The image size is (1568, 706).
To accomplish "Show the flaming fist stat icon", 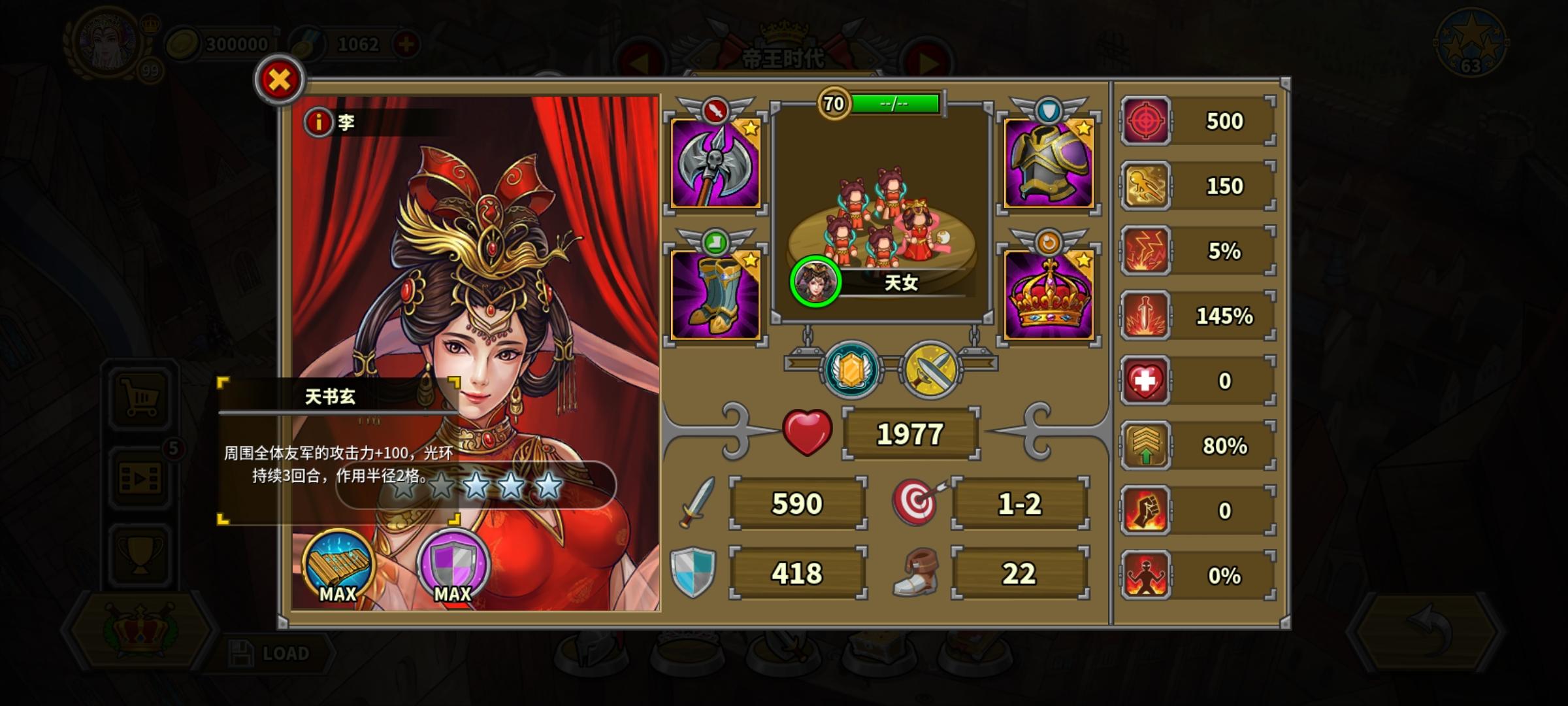I will 1145,511.
